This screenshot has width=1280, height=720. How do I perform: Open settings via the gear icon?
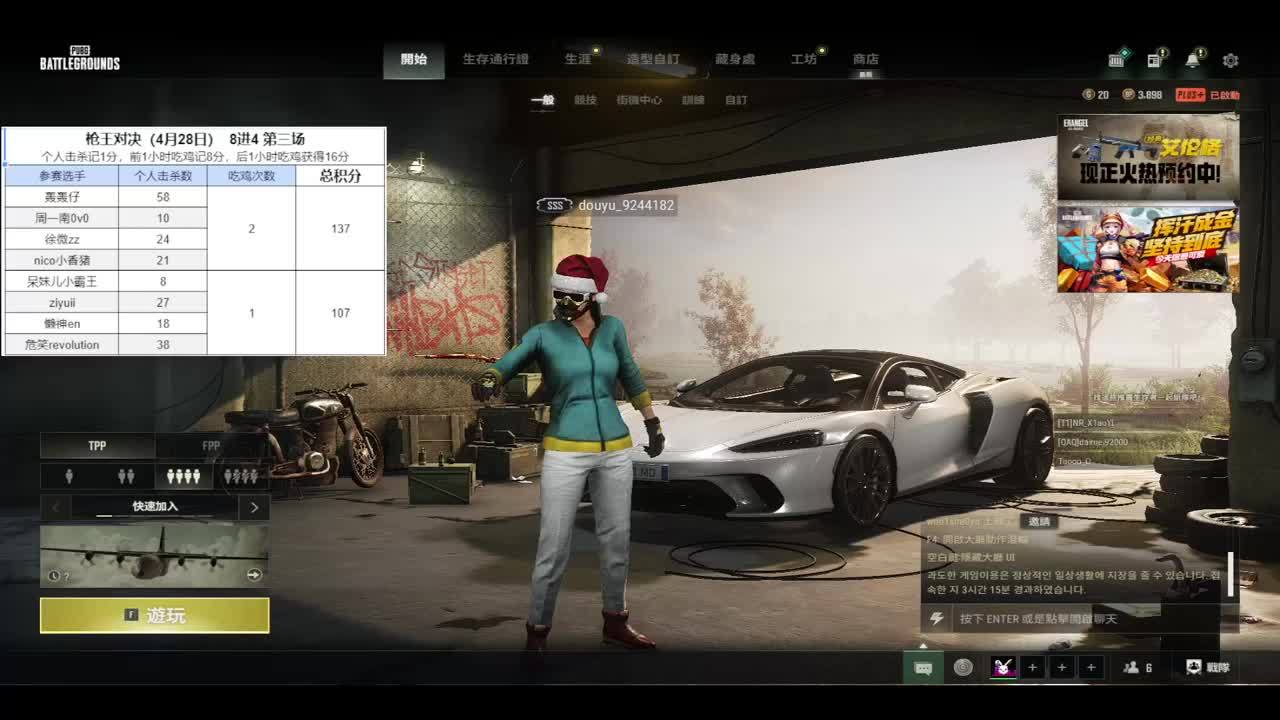1230,61
